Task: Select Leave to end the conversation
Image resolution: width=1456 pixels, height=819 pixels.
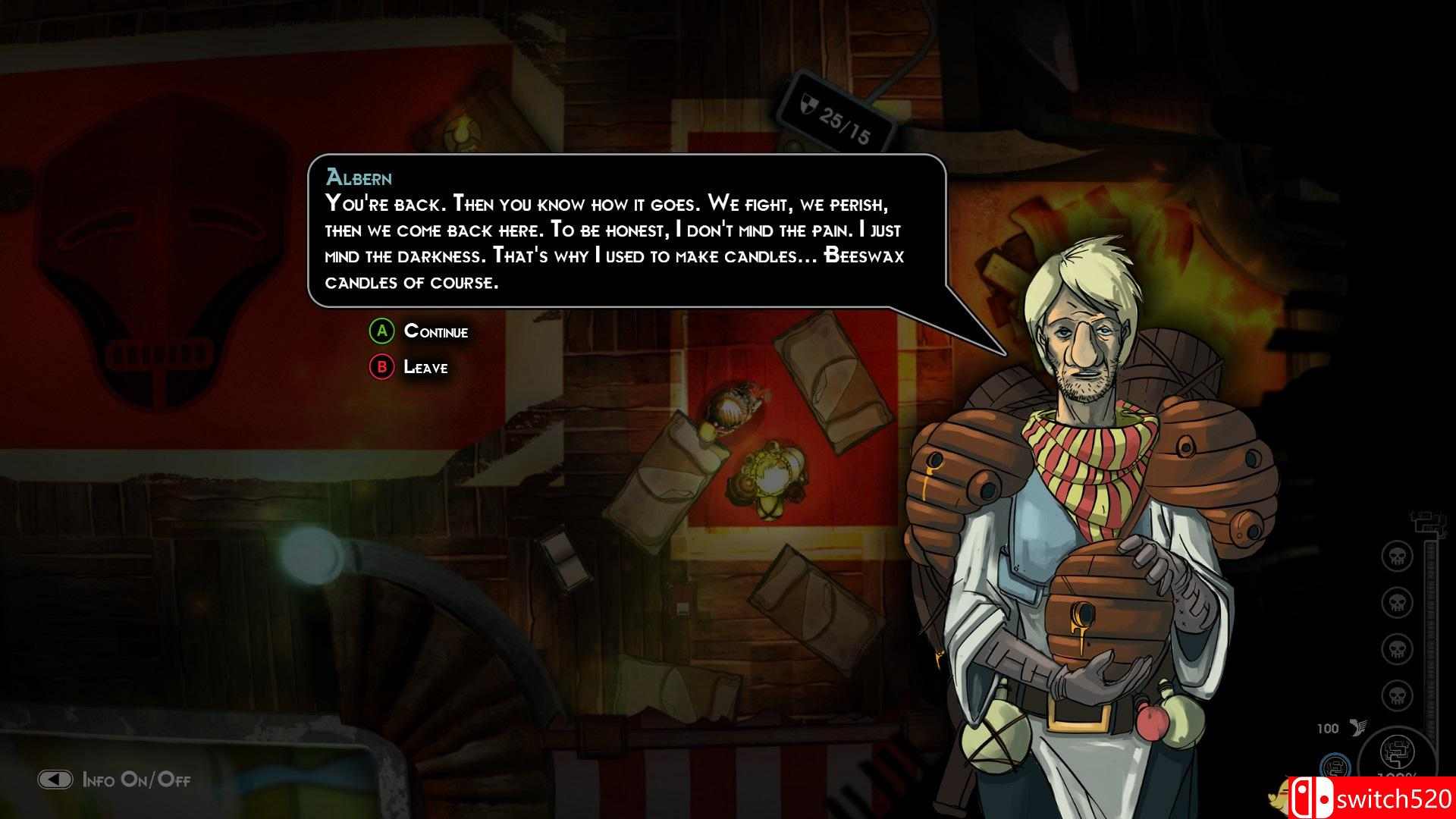Action: click(x=425, y=368)
